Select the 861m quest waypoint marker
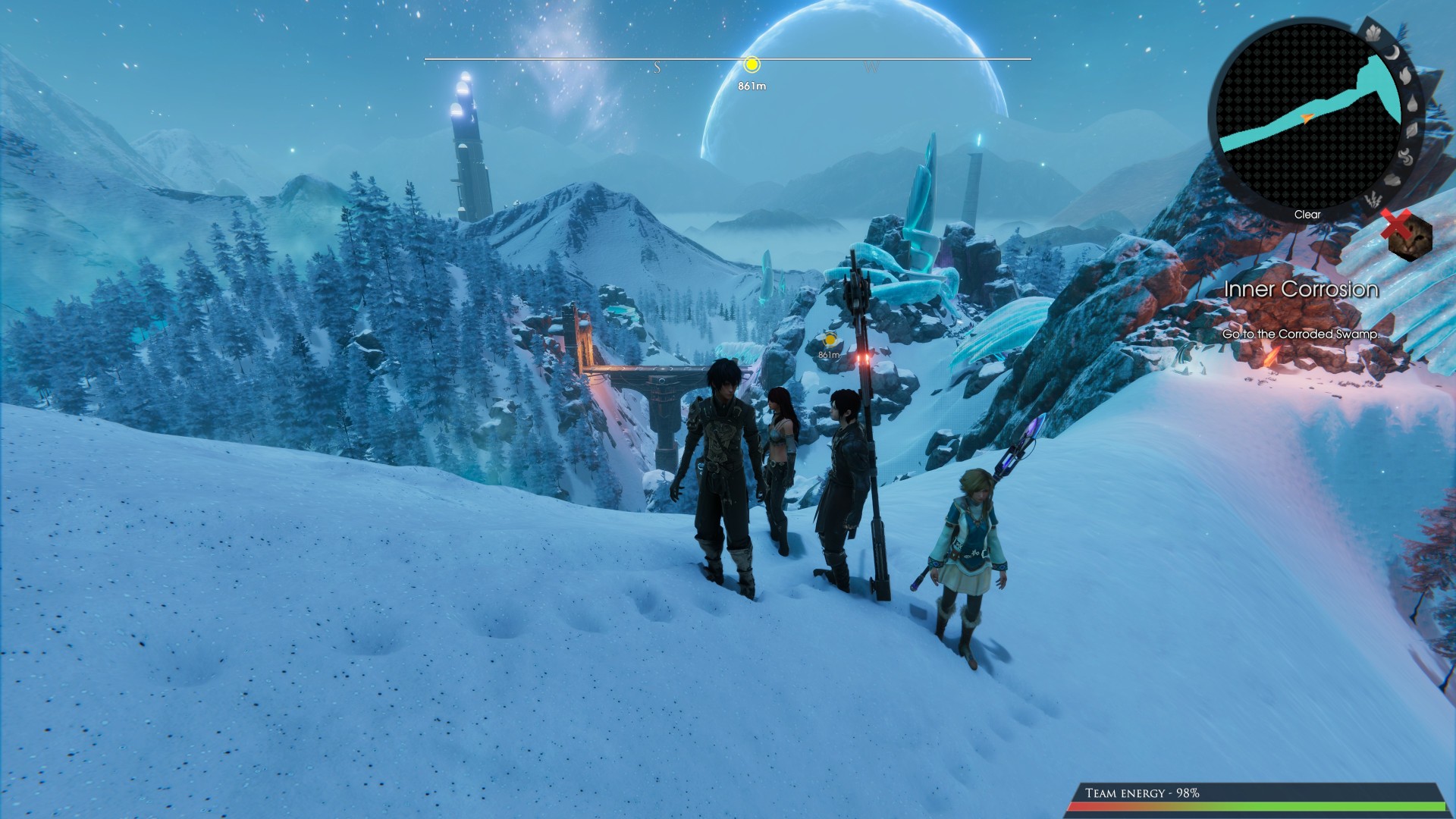The image size is (1456, 819). tap(830, 340)
